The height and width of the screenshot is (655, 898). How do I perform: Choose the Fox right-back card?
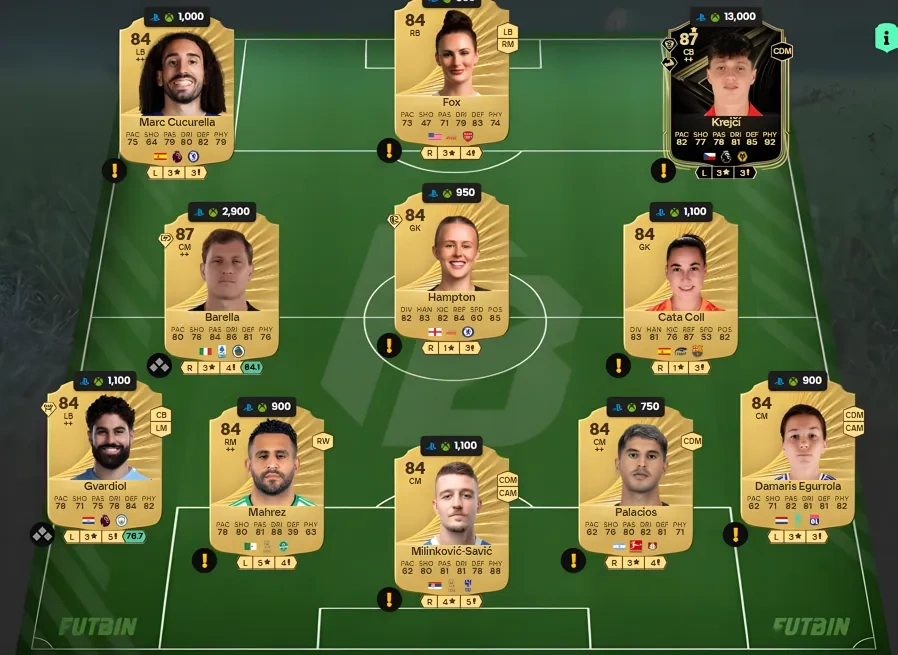[451, 80]
